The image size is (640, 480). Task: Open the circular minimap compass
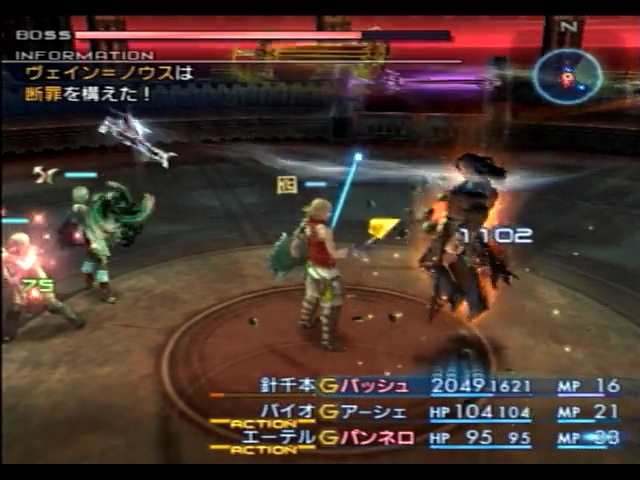(x=567, y=77)
